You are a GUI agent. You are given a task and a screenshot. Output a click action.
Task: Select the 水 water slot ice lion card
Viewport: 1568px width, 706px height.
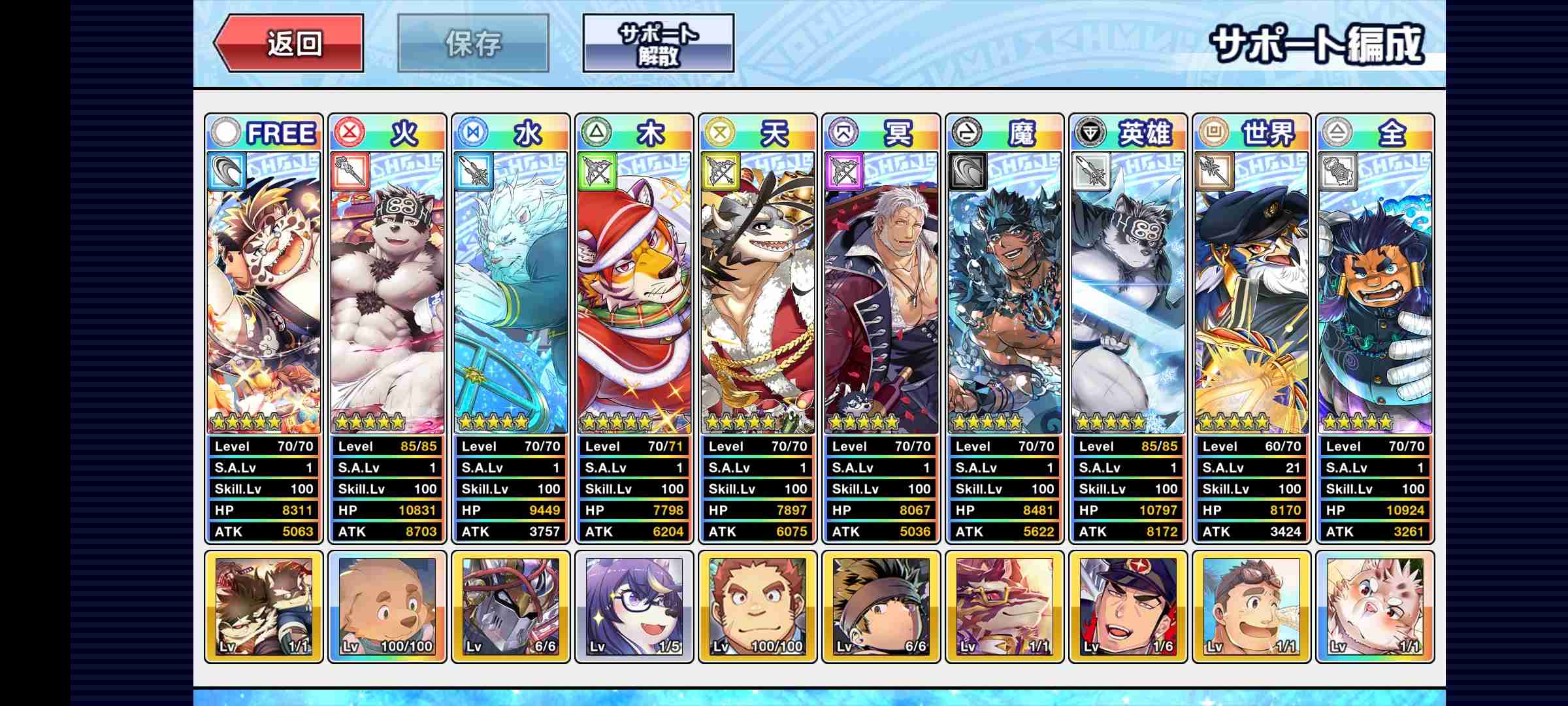pyautogui.click(x=511, y=294)
